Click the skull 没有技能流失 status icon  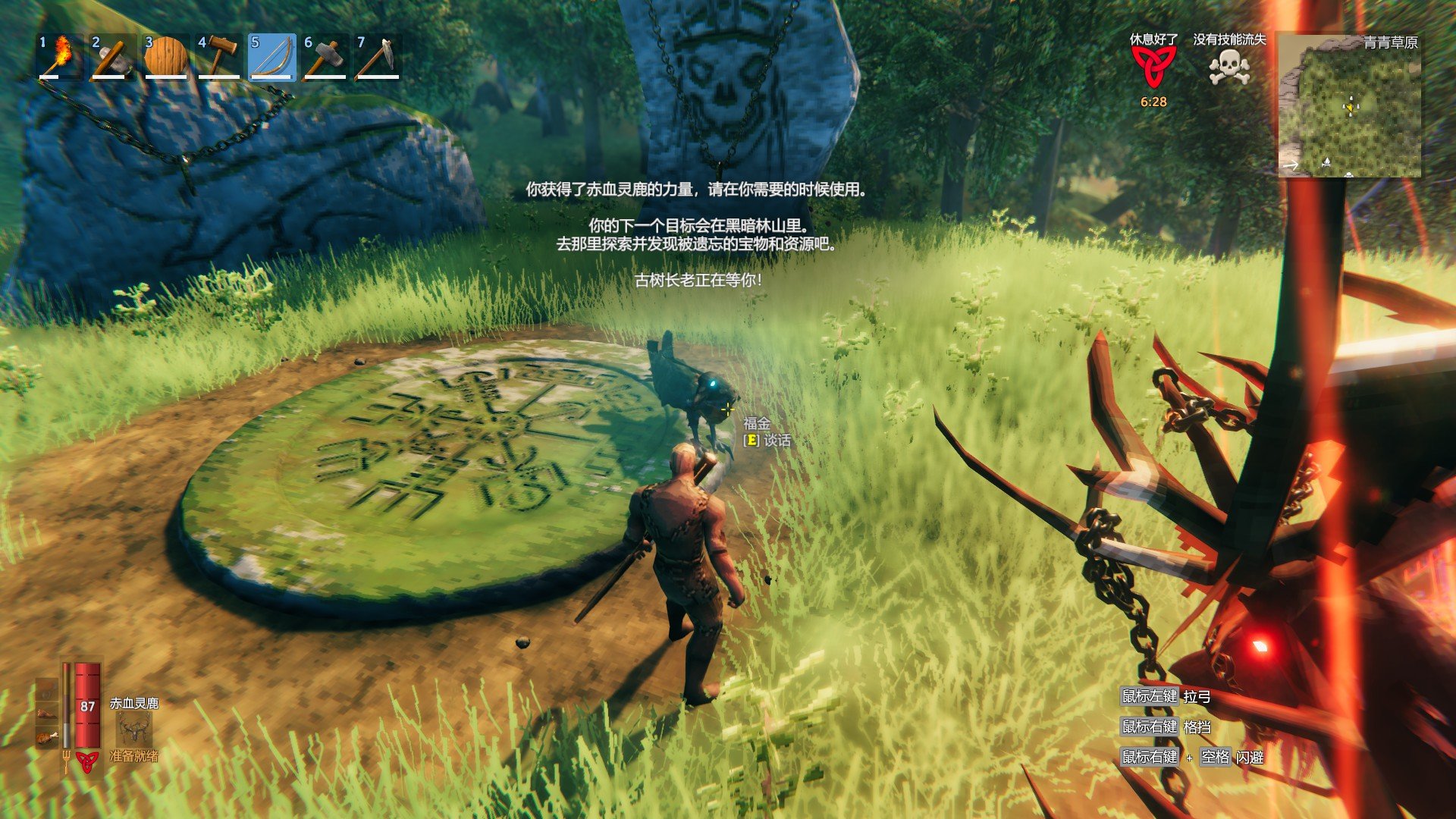point(1229,67)
